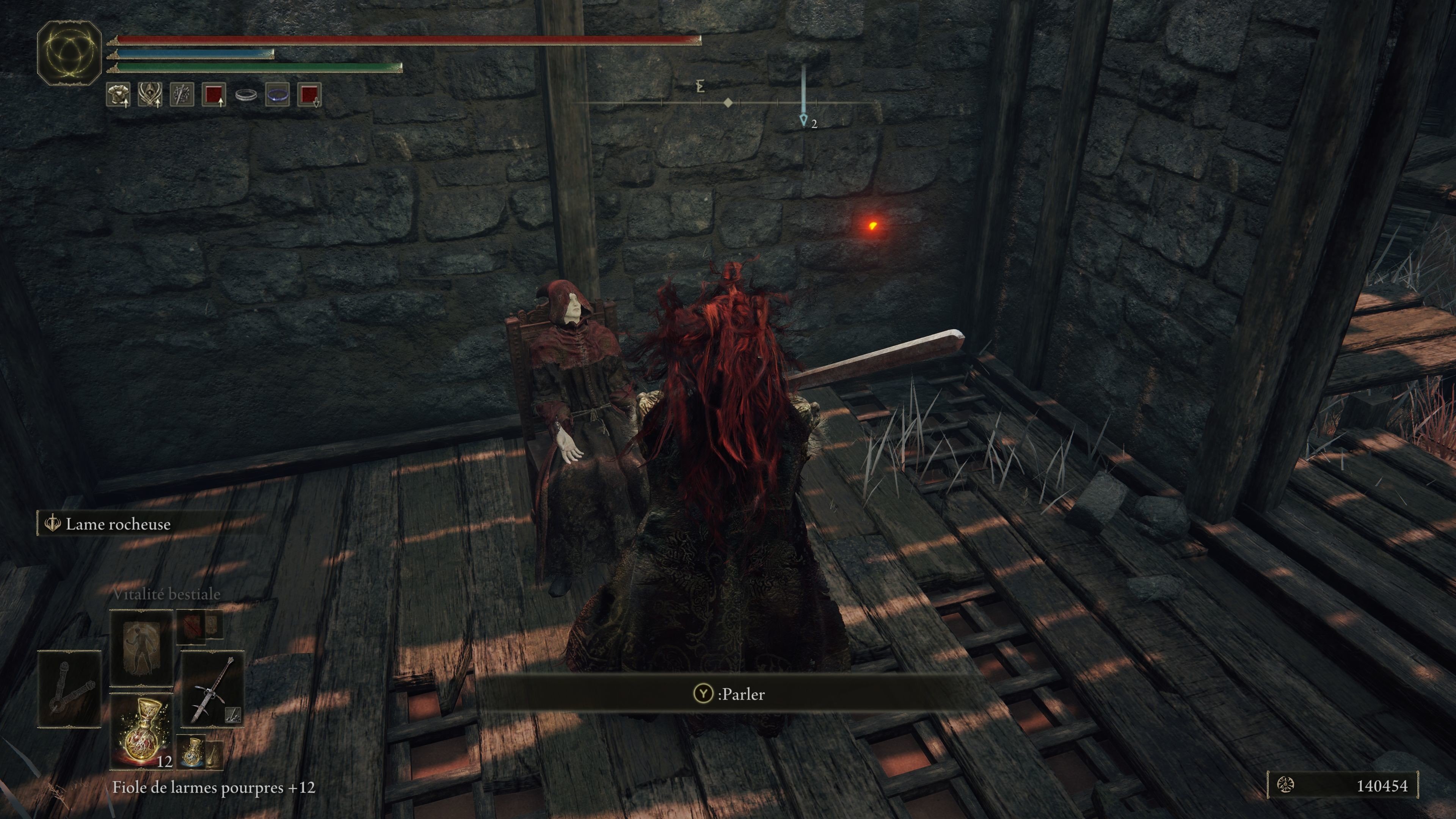Select the sword and thorns status icon
This screenshot has height=819, width=1456.
[182, 94]
